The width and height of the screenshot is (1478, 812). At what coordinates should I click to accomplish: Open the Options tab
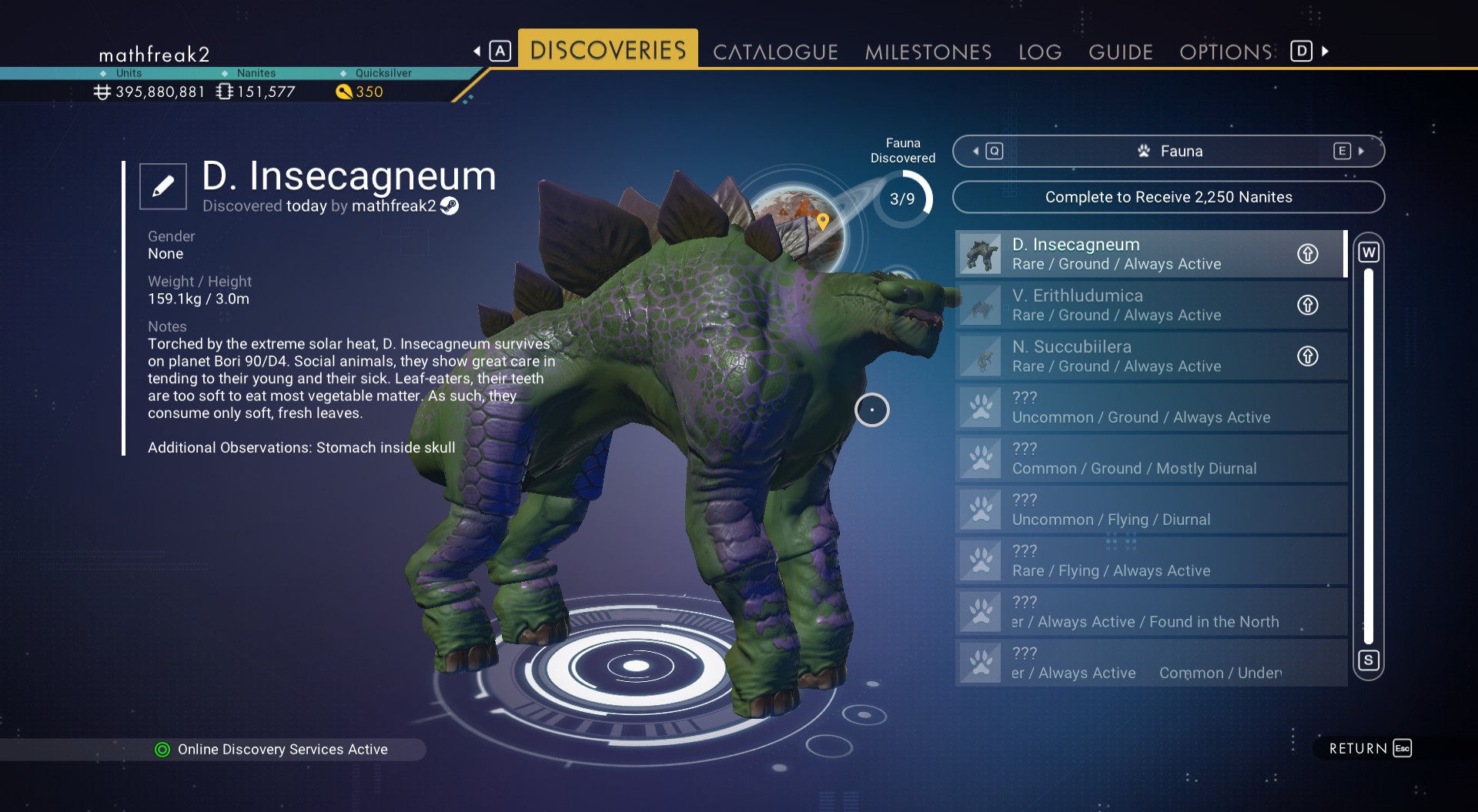(1226, 52)
